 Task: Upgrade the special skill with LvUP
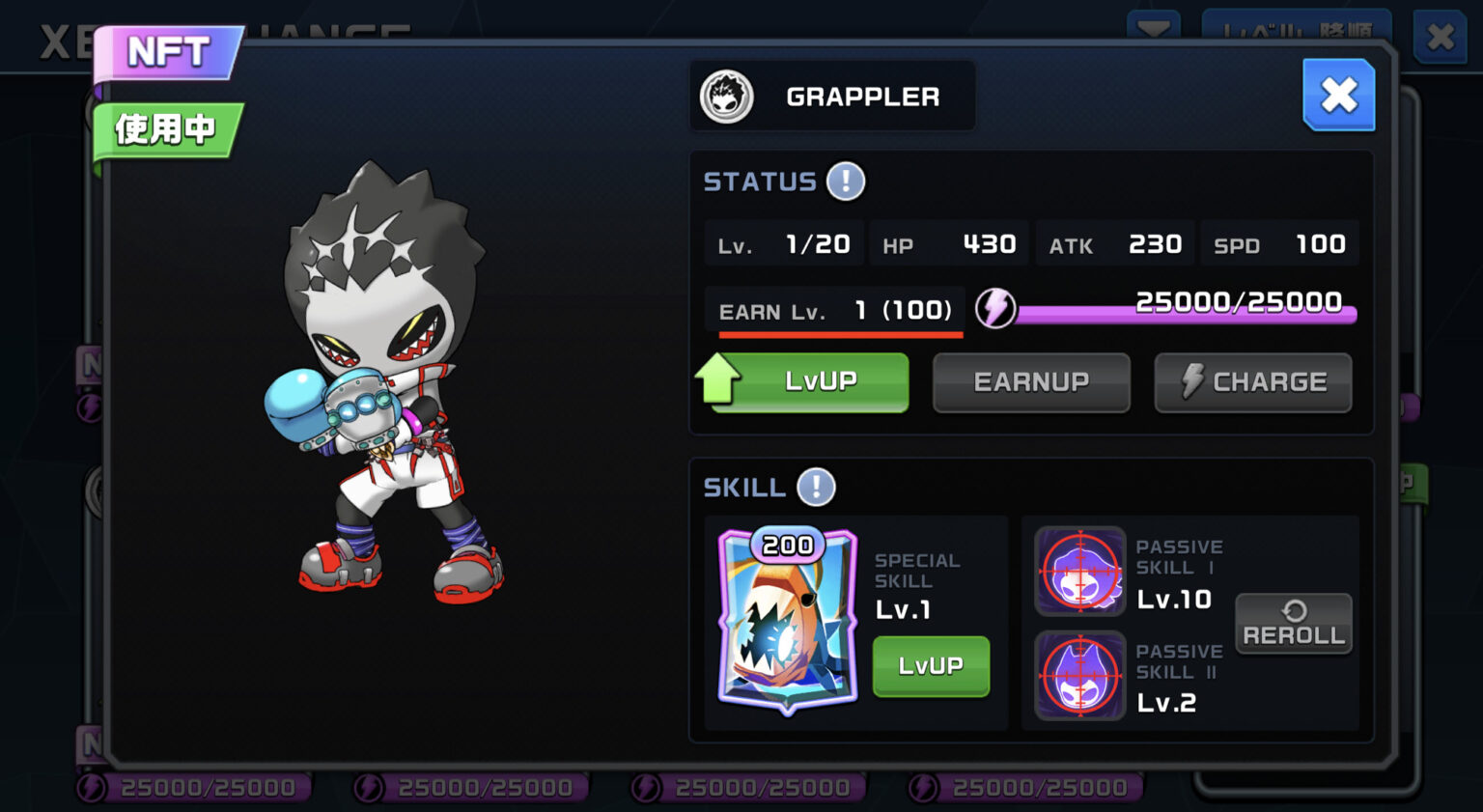[x=930, y=665]
